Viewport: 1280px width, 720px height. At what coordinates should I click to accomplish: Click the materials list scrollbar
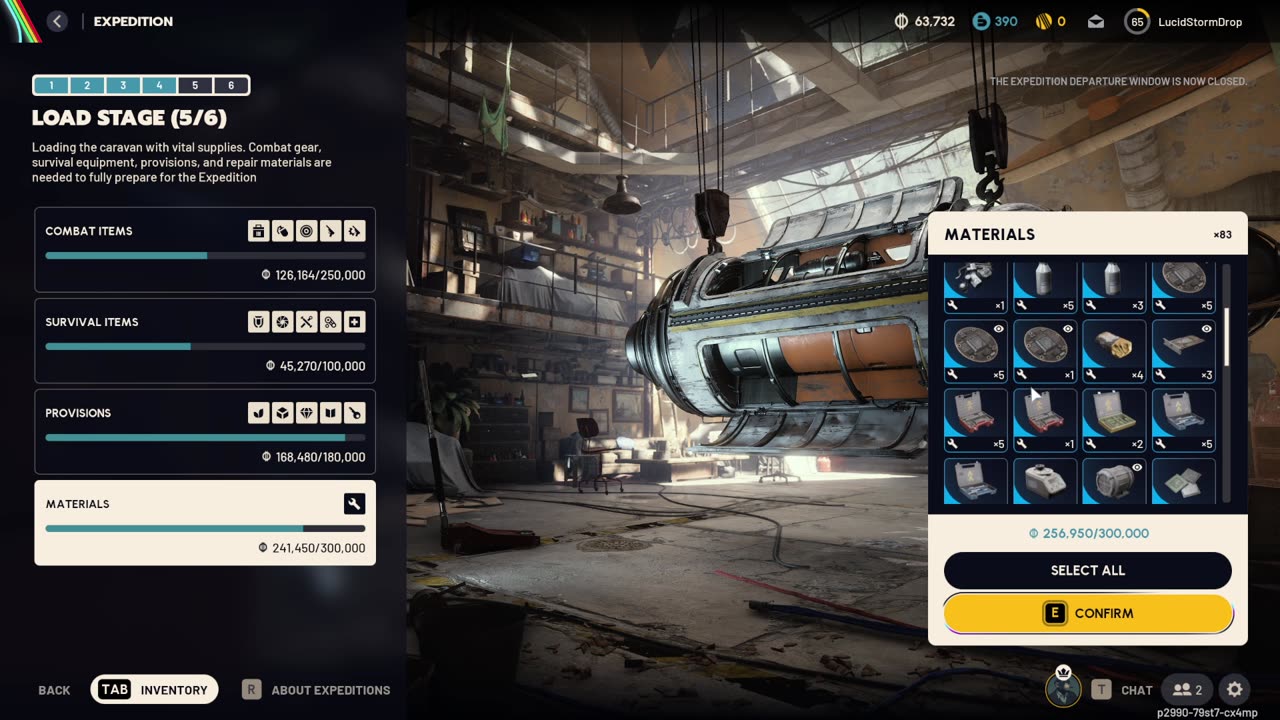(x=1227, y=330)
